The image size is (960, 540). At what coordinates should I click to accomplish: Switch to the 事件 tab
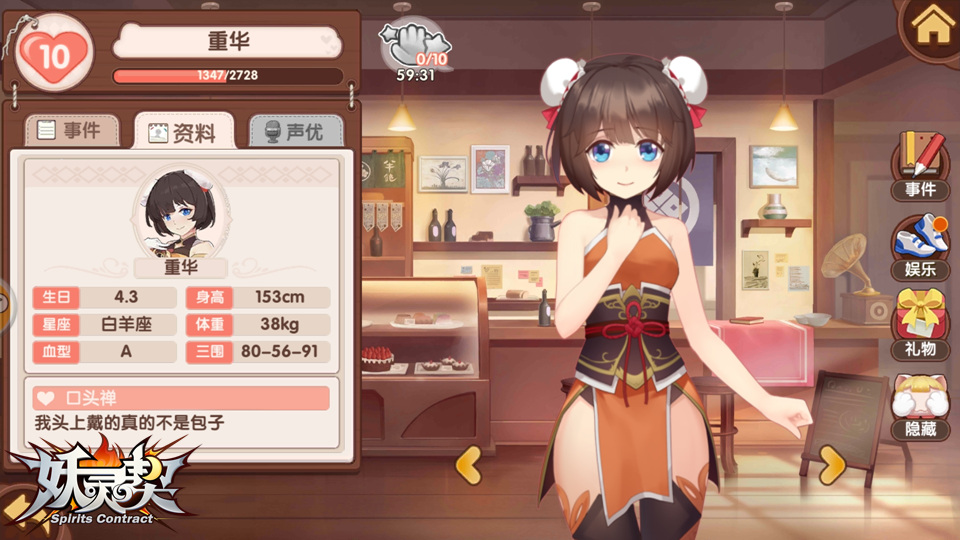tap(70, 130)
